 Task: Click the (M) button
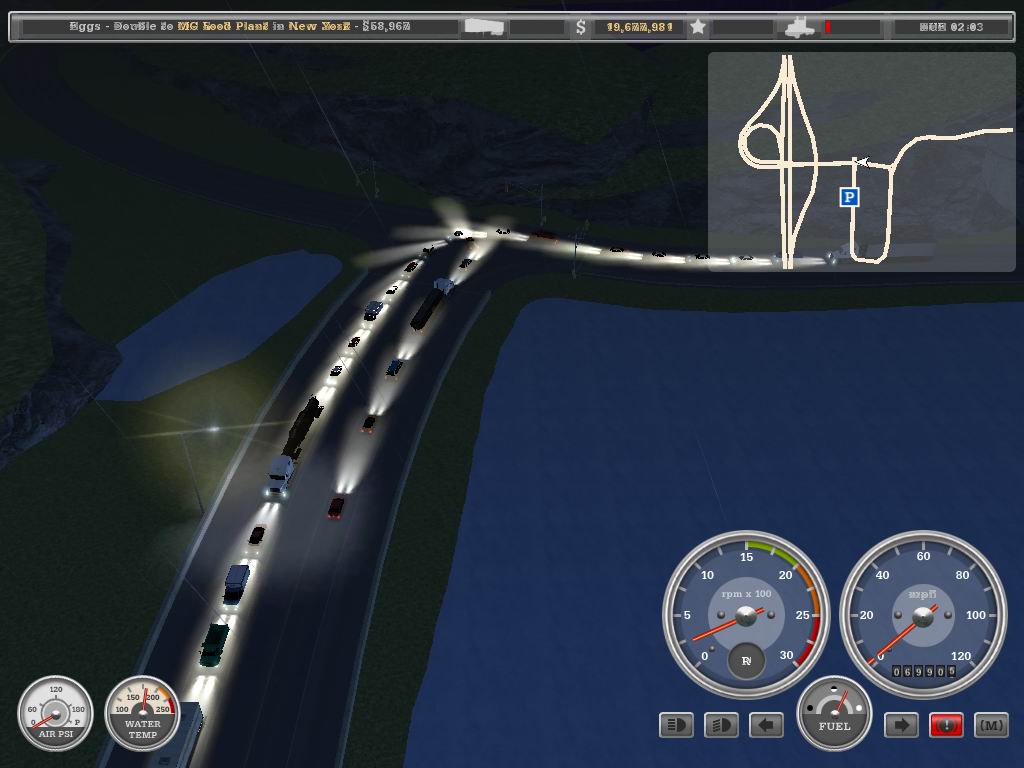[x=990, y=725]
